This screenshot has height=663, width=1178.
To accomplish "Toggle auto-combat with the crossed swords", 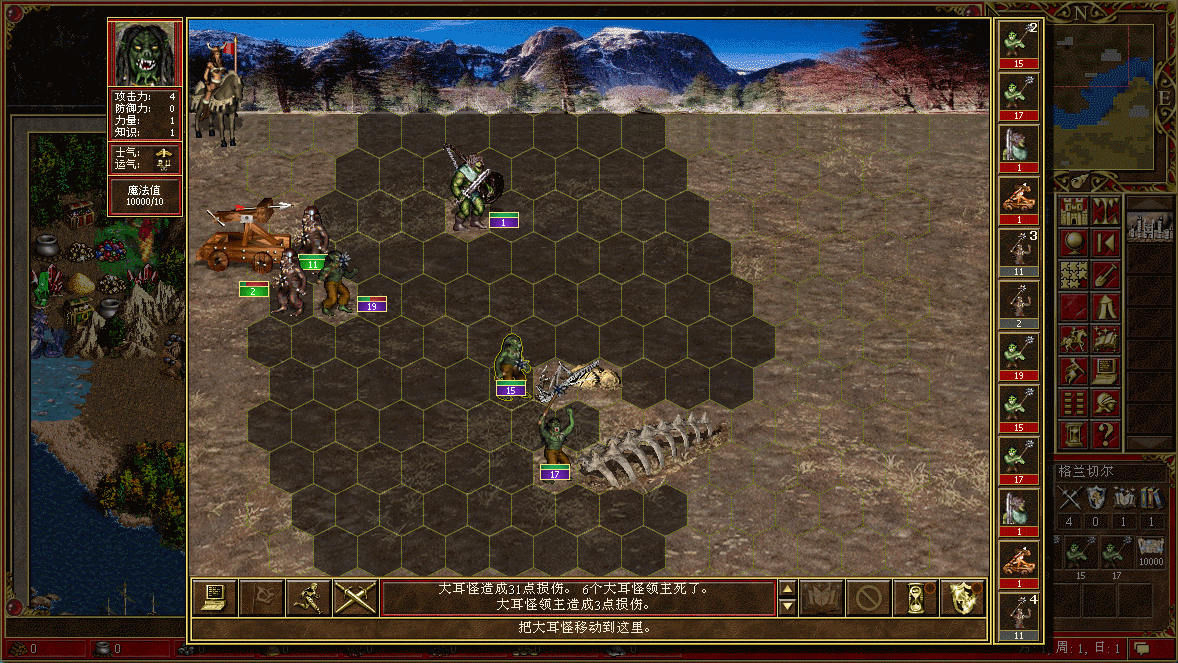I will coord(355,598).
